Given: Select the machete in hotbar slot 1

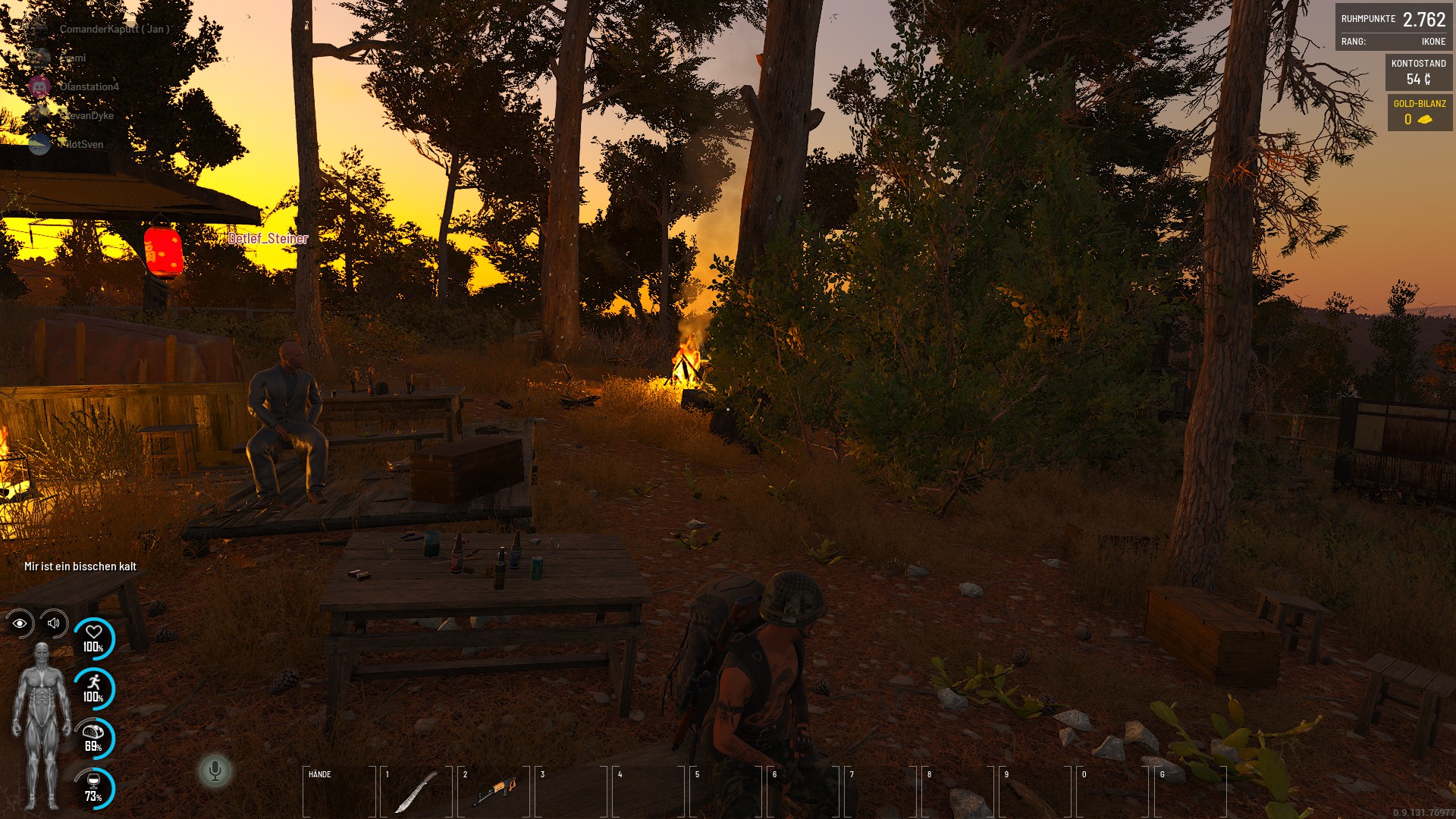Looking at the screenshot, I should pyautogui.click(x=416, y=792).
